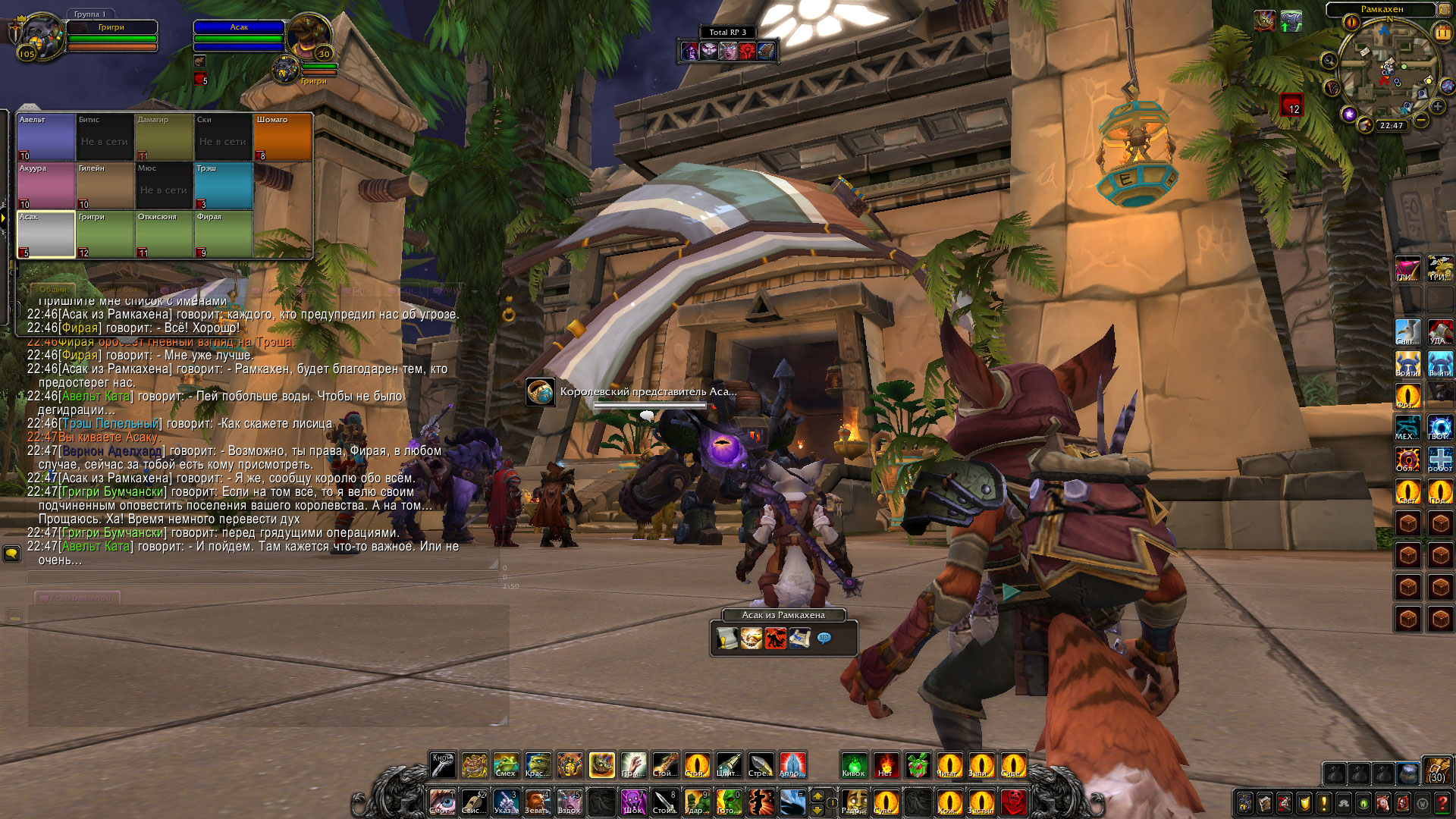The height and width of the screenshot is (819, 1456).
Task: Open the chat speech bubble button
Action: click(x=11, y=554)
